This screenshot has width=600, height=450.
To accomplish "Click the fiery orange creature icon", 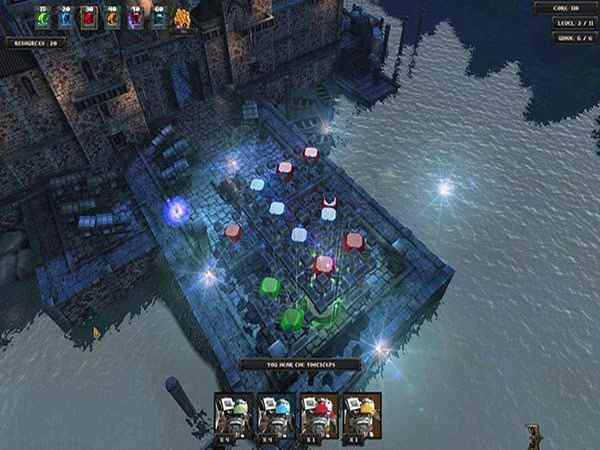I will pyautogui.click(x=182, y=18).
